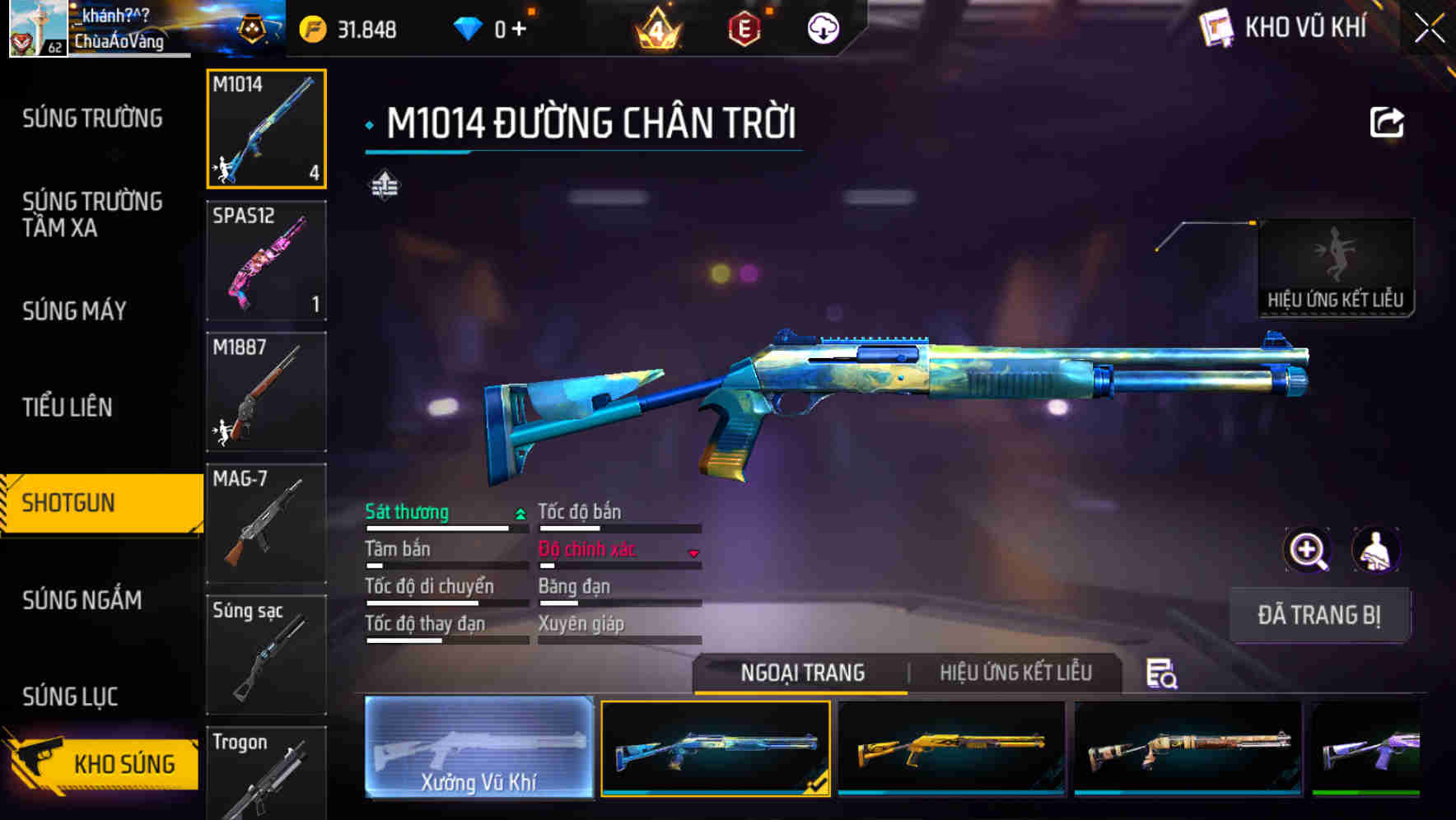Viewport: 1456px width, 820px height.
Task: Select the MAG-7 weapon tile
Action: [x=266, y=524]
